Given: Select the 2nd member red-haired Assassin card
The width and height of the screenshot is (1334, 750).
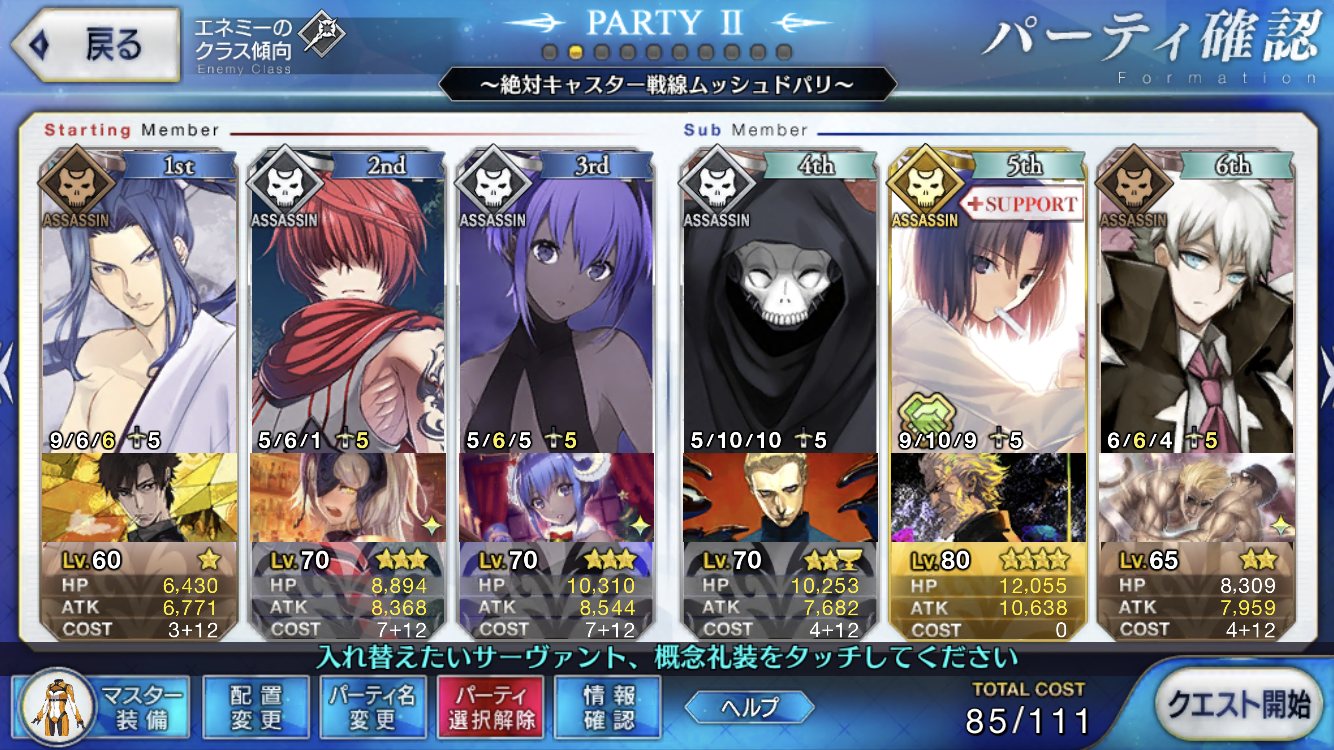Looking at the screenshot, I should click(x=348, y=300).
